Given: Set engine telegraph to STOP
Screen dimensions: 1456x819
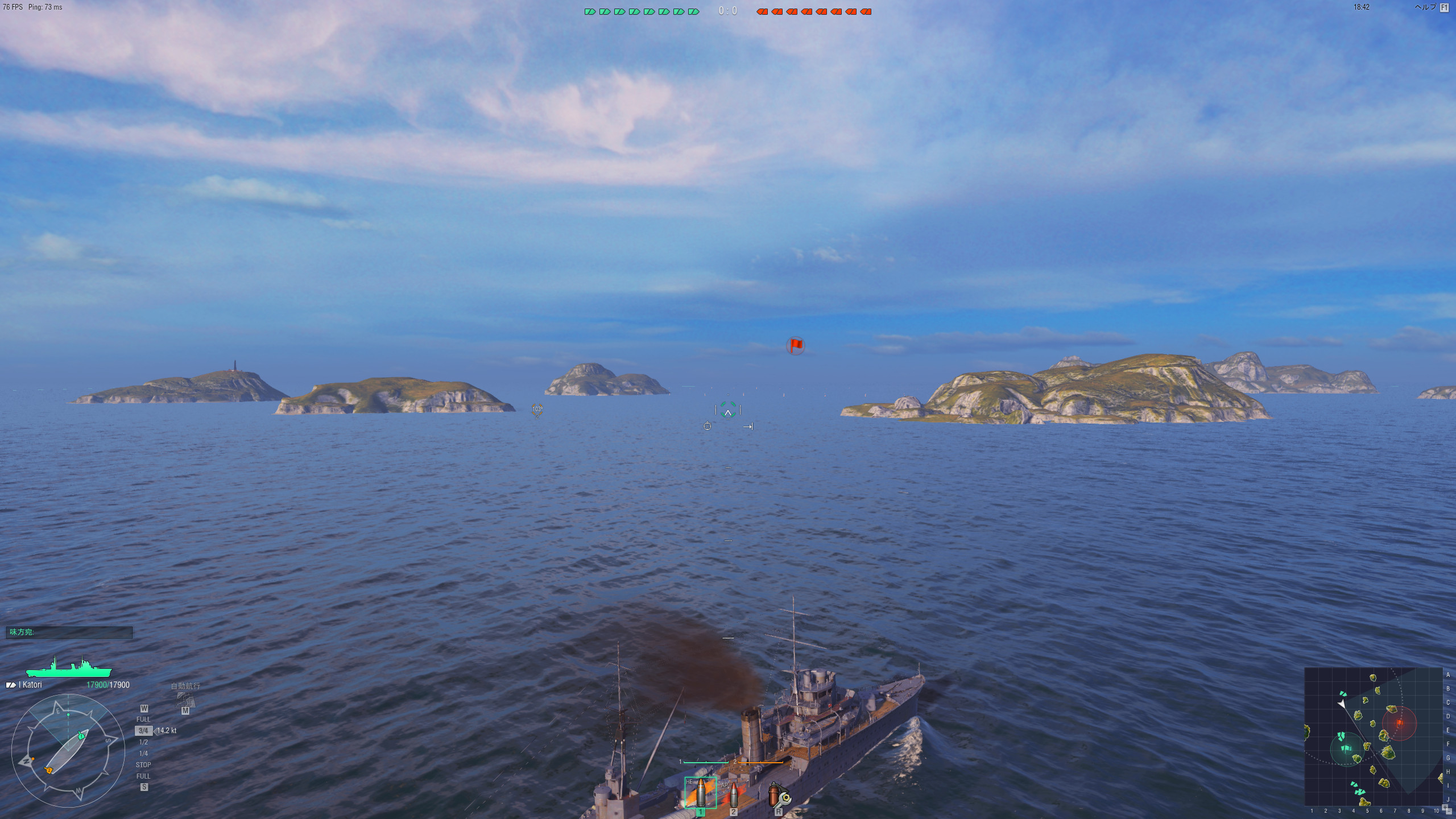Looking at the screenshot, I should 143,765.
